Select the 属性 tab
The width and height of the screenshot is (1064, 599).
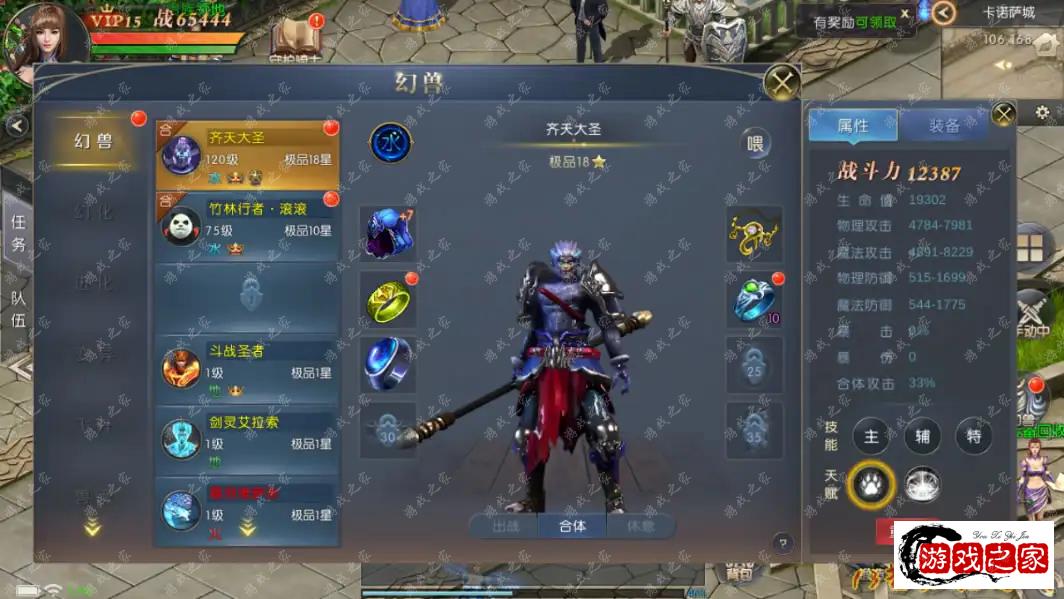point(853,126)
